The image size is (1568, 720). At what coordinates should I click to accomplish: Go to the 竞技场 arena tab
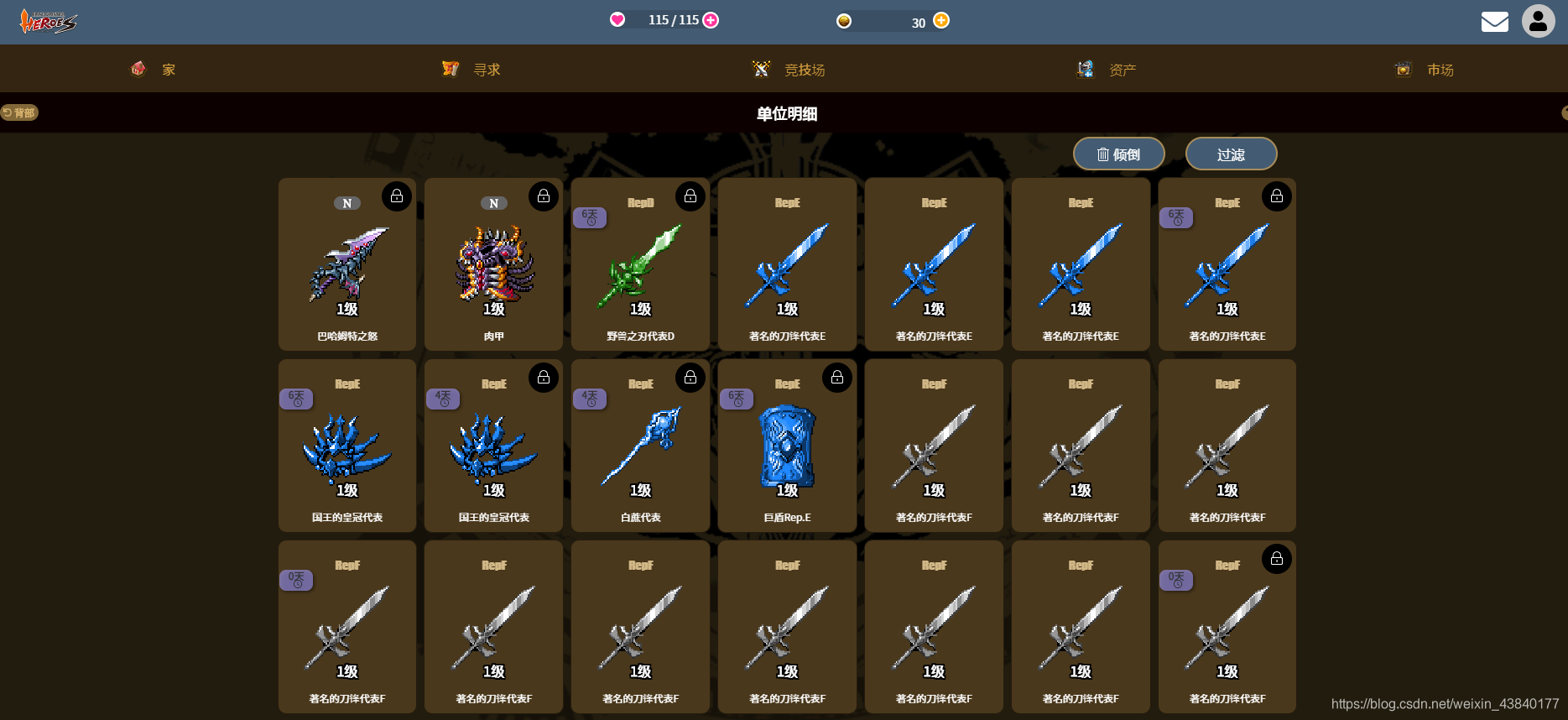(x=789, y=70)
